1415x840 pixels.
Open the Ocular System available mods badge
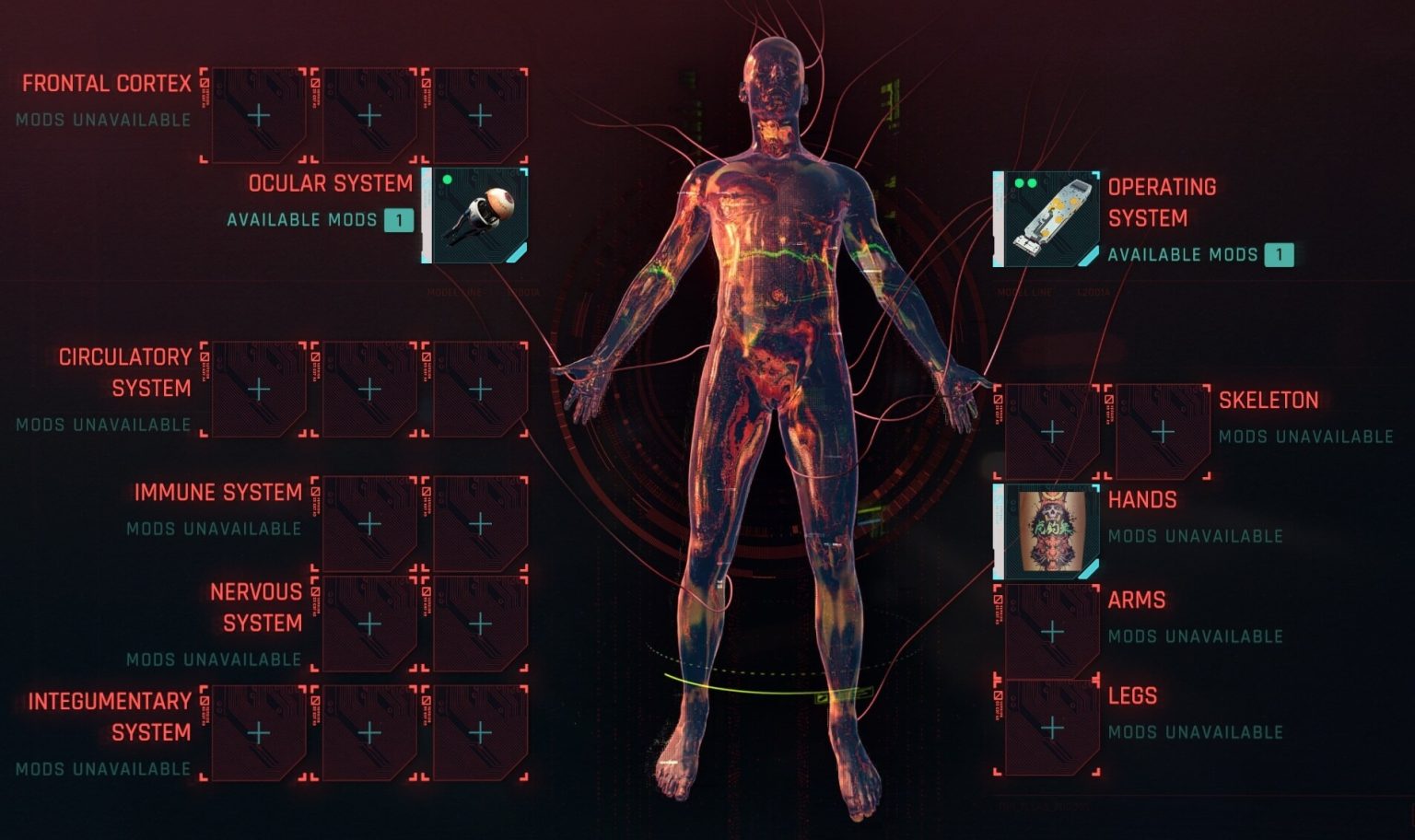point(398,220)
